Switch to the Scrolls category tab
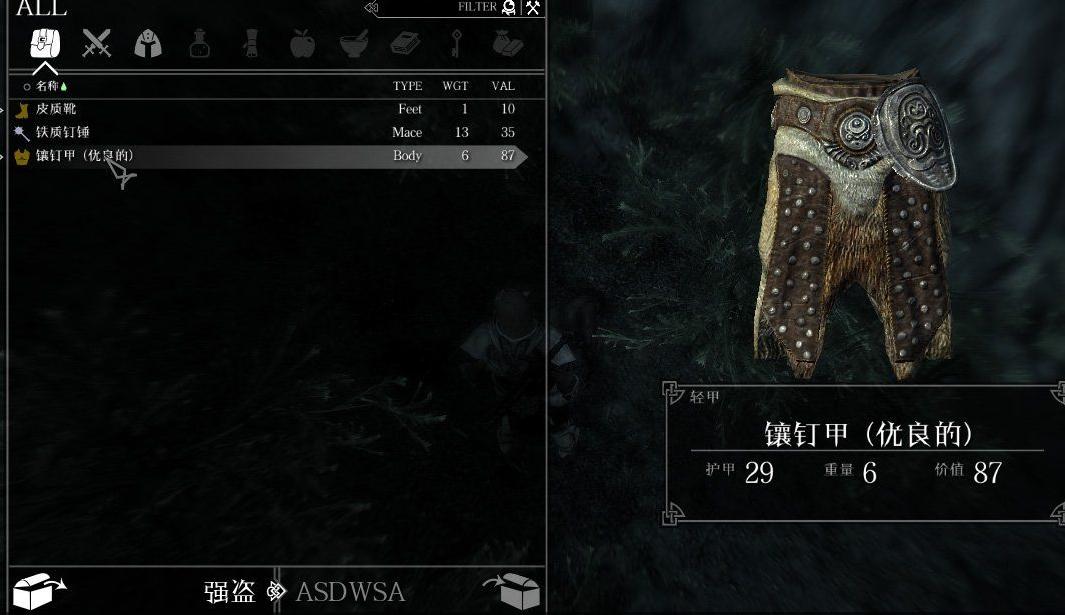The image size is (1065, 615). click(x=250, y=44)
